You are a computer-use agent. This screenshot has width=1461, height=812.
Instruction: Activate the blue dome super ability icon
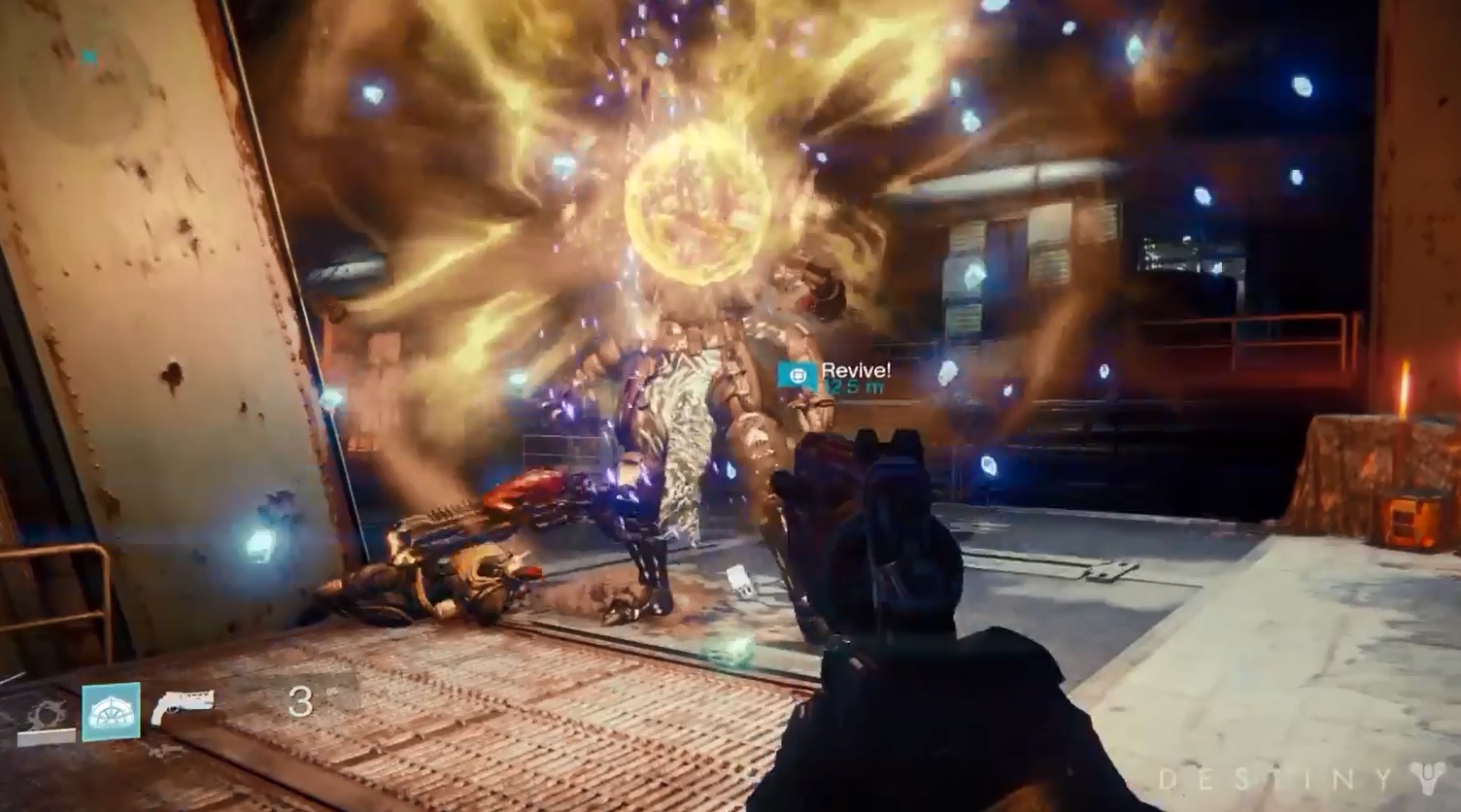point(110,712)
